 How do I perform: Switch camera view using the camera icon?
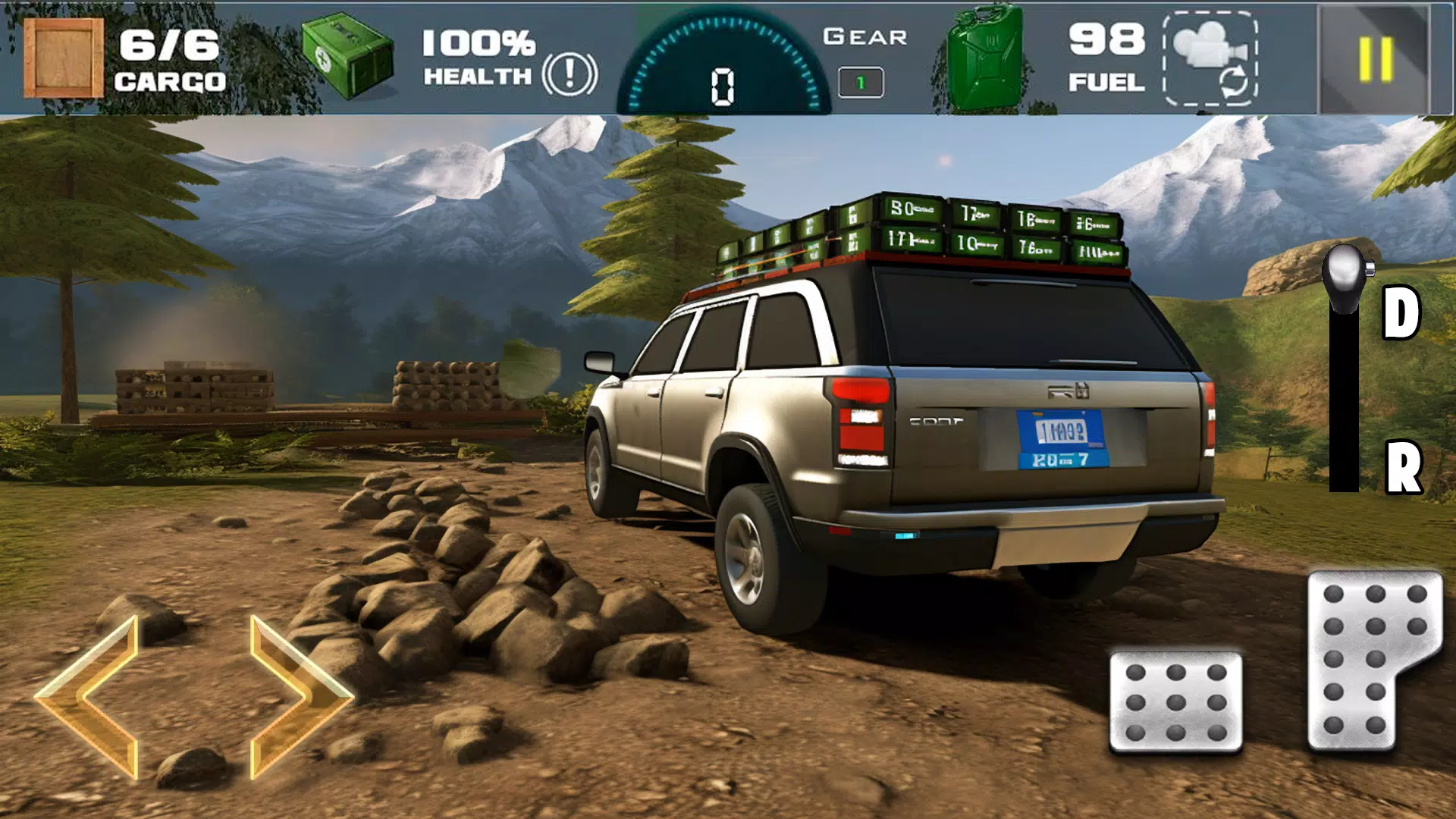[1211, 59]
